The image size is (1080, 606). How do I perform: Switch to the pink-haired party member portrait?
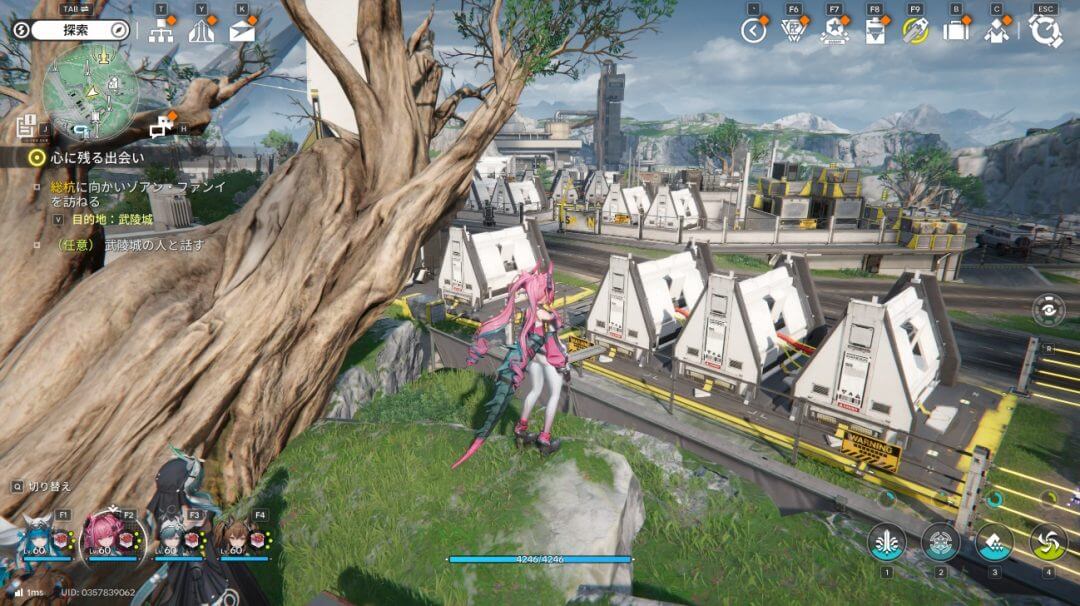click(x=103, y=535)
